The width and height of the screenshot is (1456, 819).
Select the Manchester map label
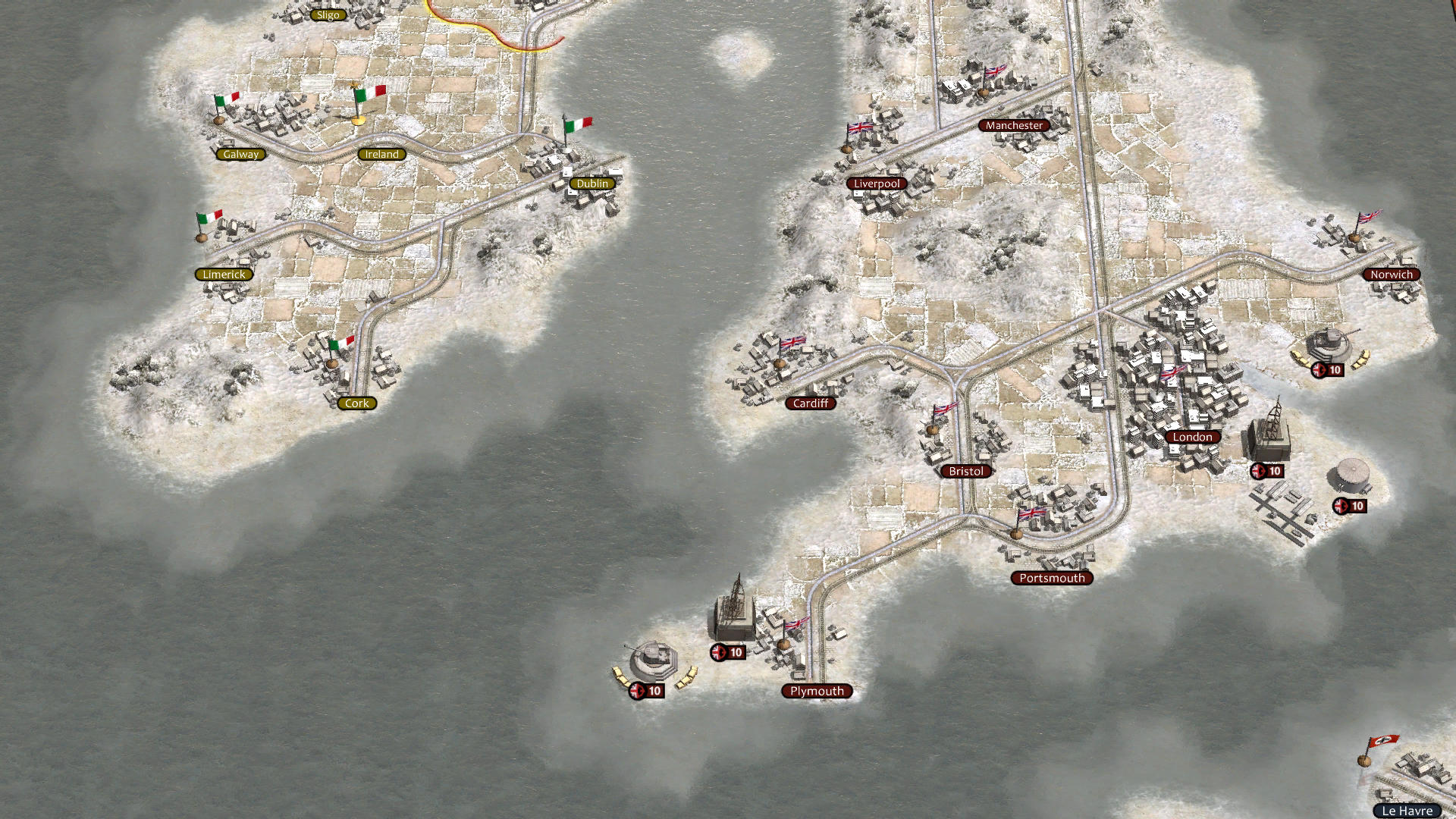pos(1014,125)
